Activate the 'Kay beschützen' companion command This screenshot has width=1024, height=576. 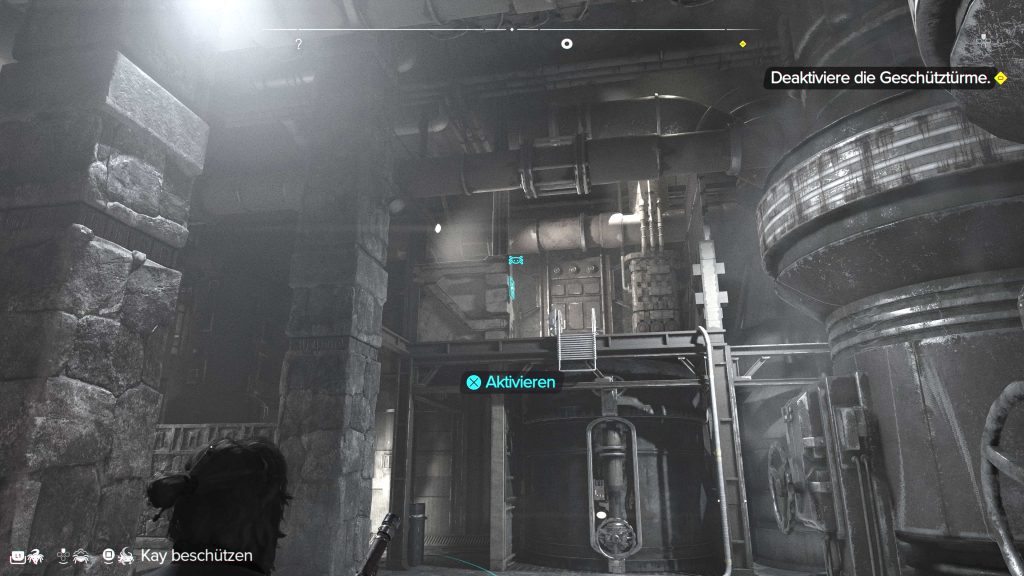click(x=196, y=555)
